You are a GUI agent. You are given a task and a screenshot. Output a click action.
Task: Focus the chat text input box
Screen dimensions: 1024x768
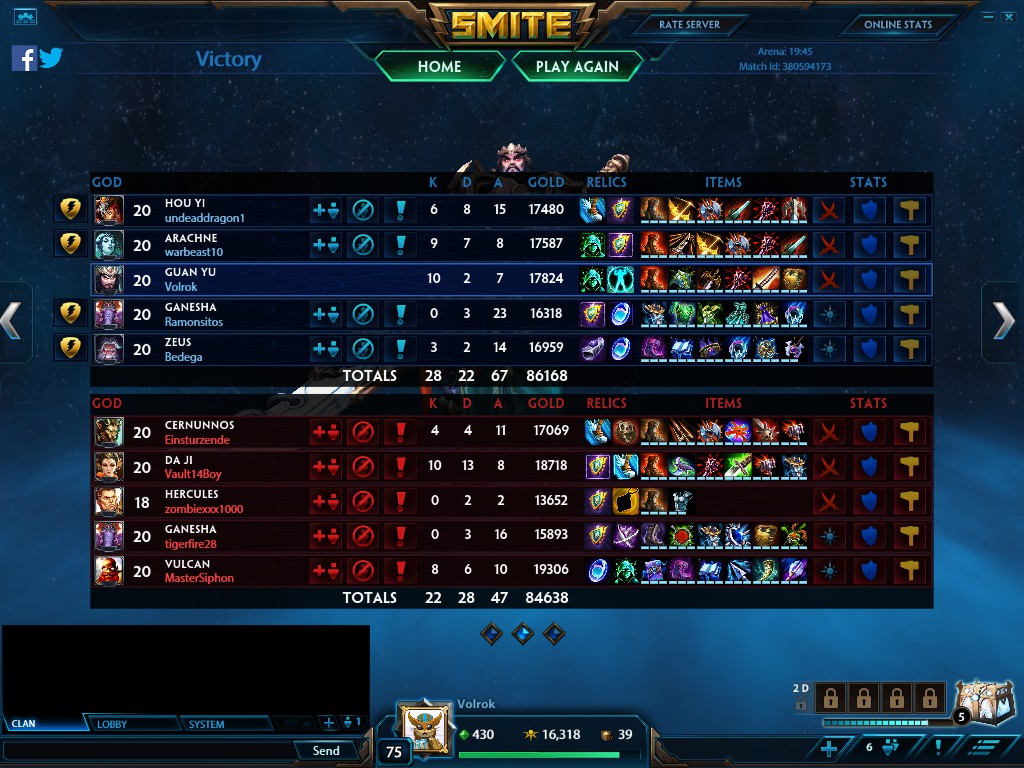(148, 750)
